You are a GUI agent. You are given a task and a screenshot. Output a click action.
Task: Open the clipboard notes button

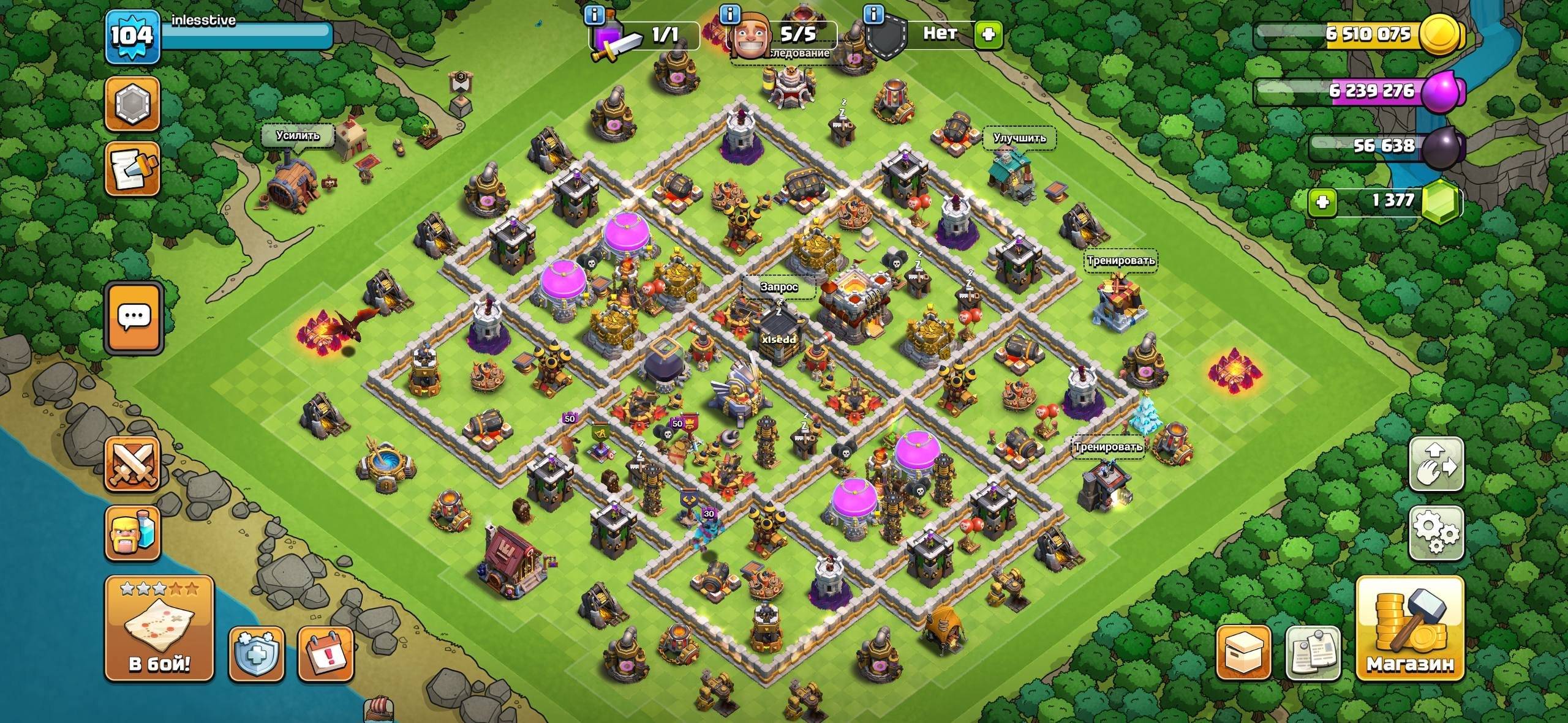[x=1313, y=653]
